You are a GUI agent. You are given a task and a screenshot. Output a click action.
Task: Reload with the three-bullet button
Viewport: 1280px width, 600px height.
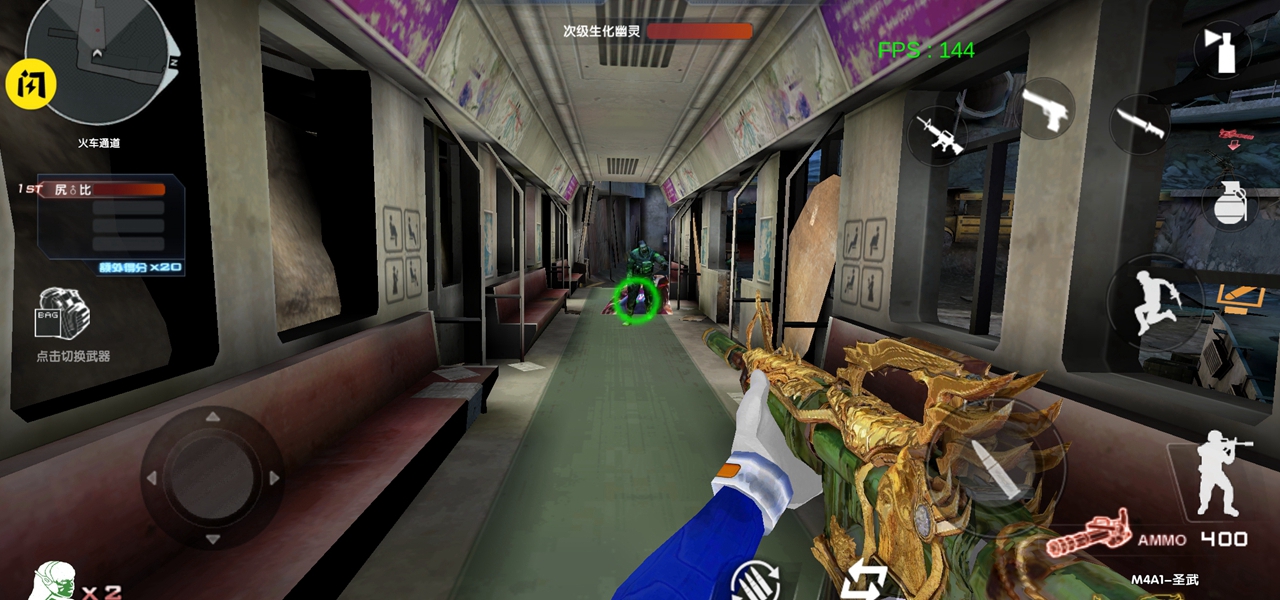click(755, 582)
